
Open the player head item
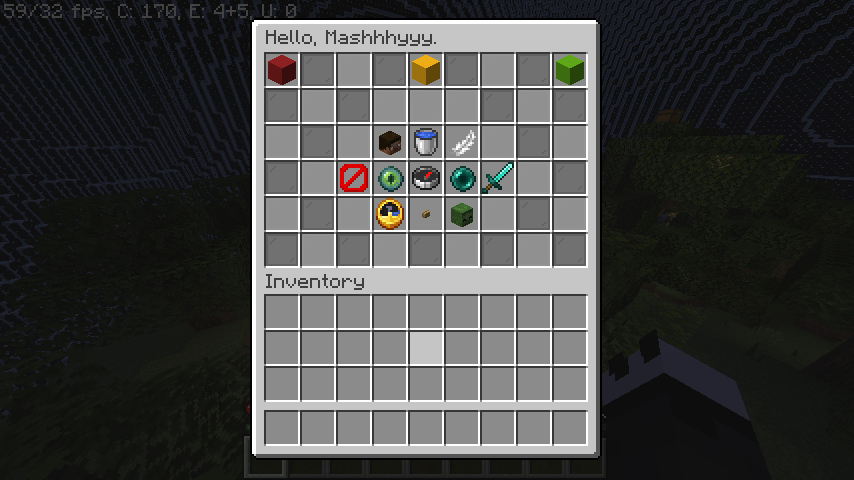coord(390,142)
